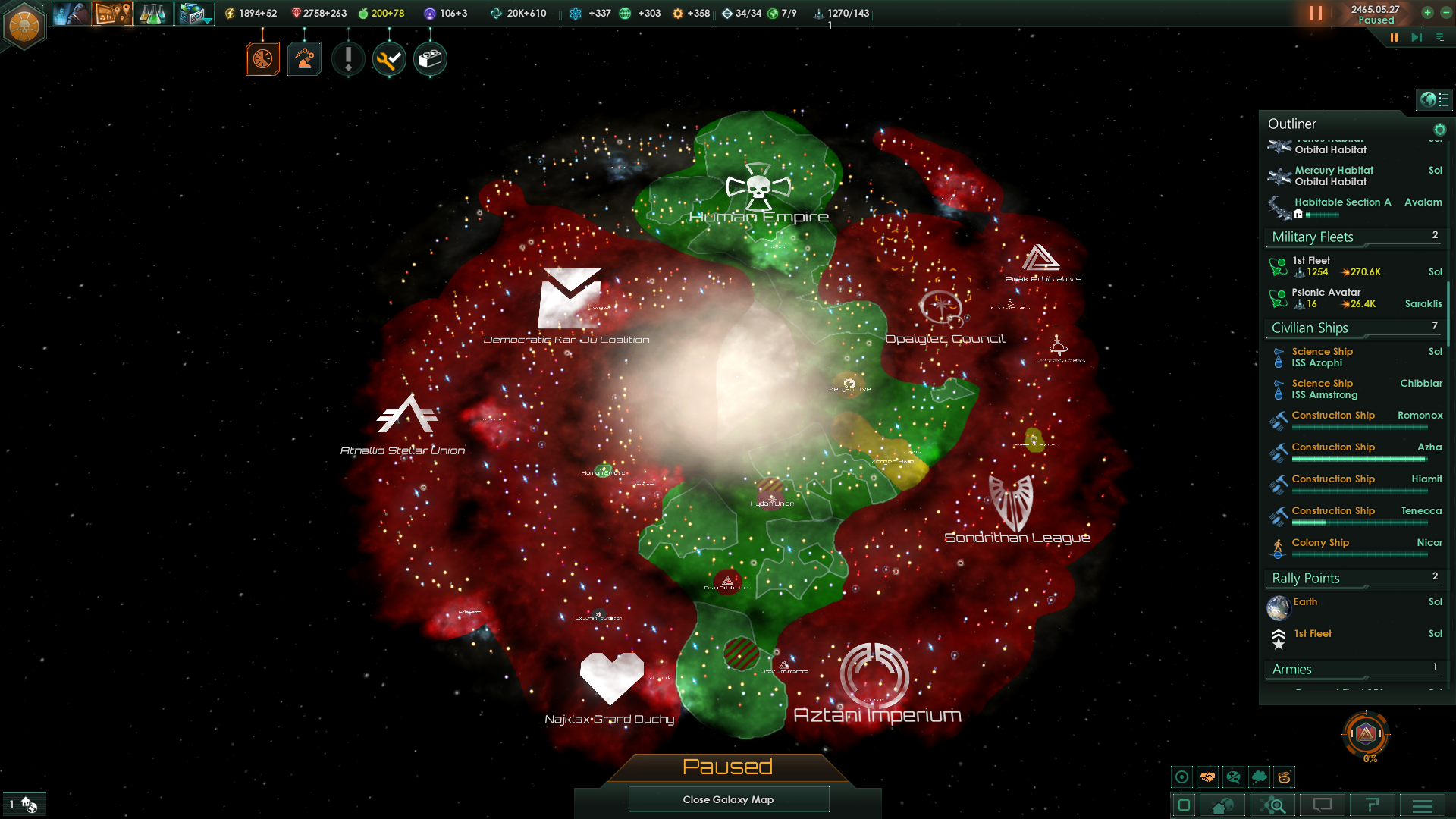Viewport: 1456px width, 819px height.
Task: Switch to the research flasks tab
Action: (152, 13)
